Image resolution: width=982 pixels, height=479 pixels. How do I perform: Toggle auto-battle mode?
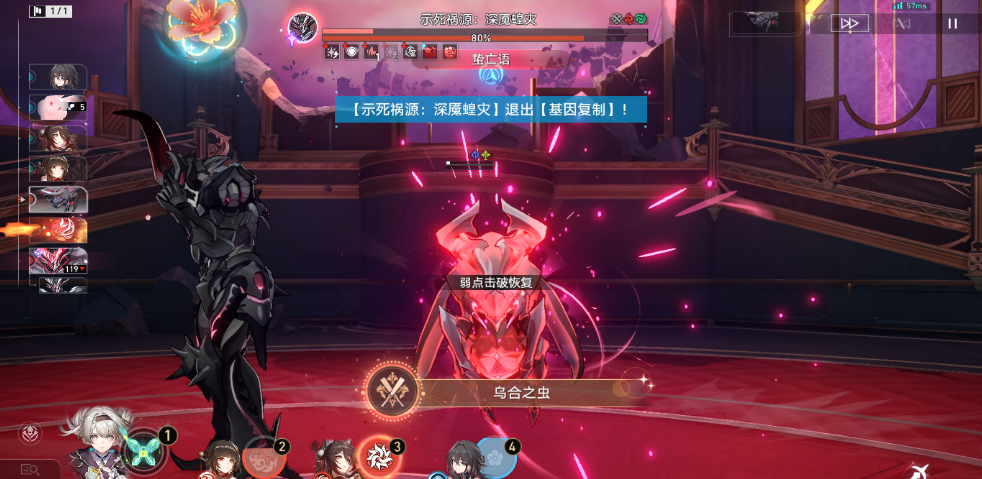[x=903, y=23]
